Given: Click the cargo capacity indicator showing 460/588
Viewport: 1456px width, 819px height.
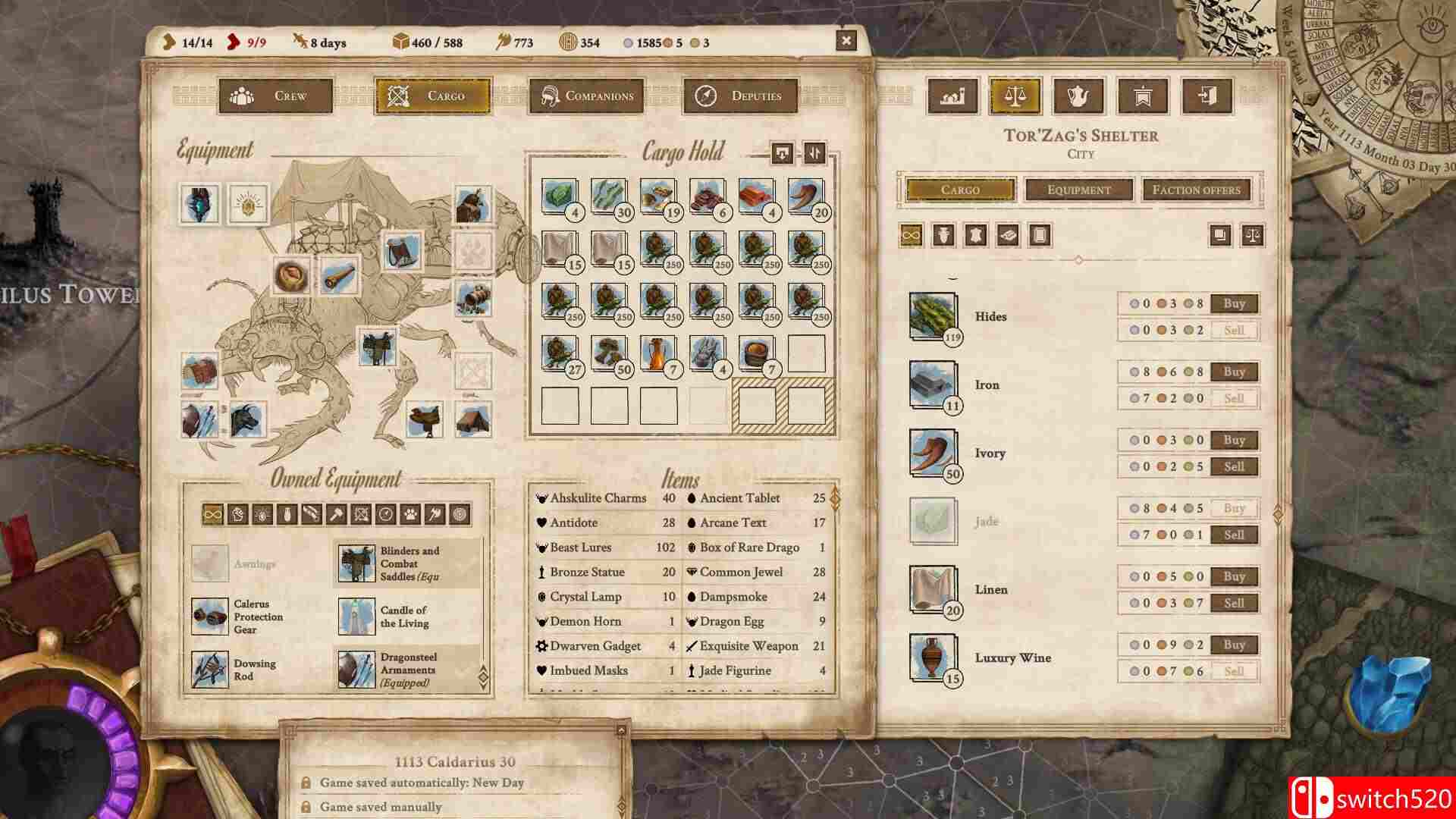Looking at the screenshot, I should pyautogui.click(x=422, y=42).
